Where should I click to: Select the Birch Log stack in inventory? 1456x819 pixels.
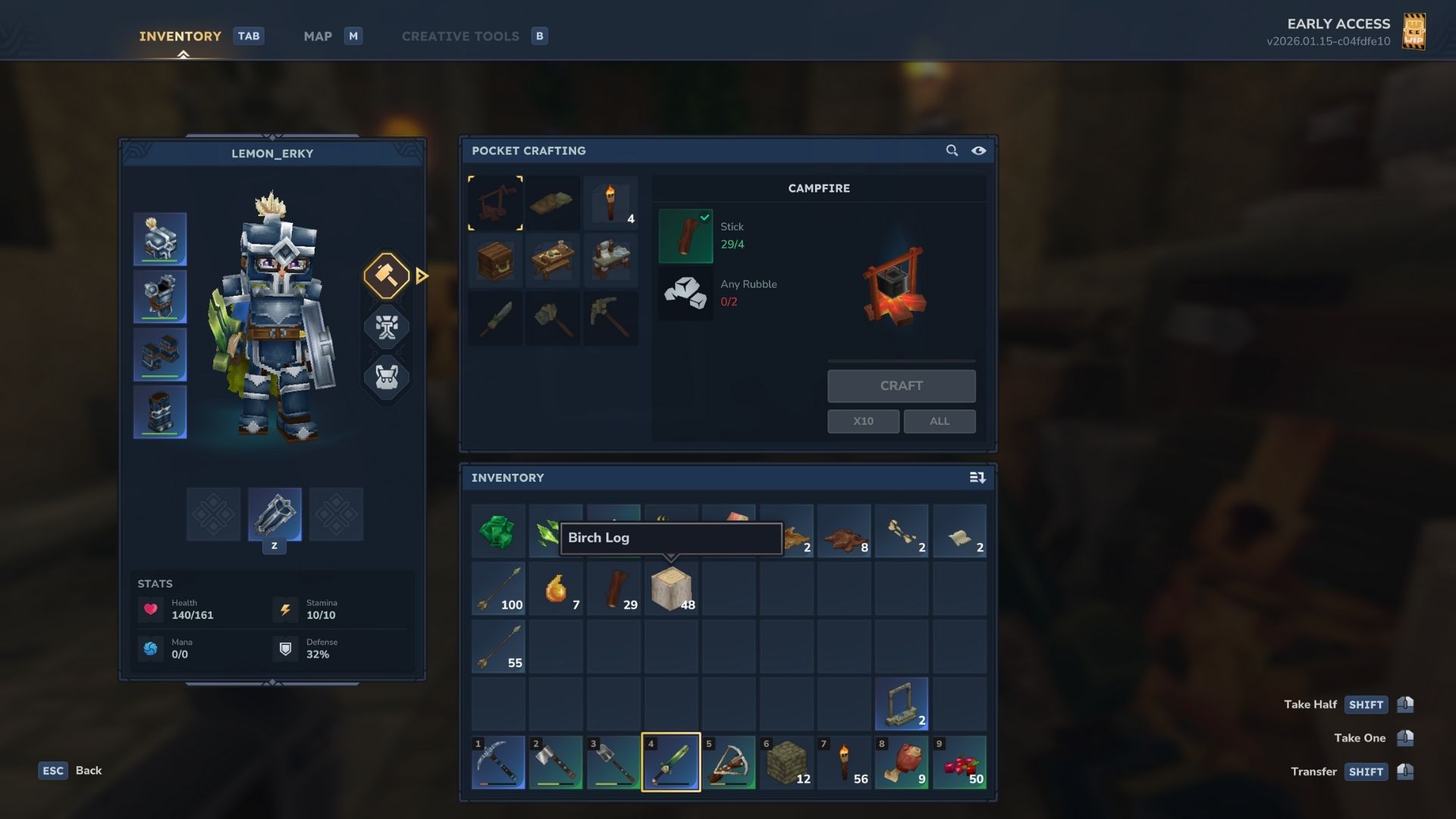tap(670, 588)
